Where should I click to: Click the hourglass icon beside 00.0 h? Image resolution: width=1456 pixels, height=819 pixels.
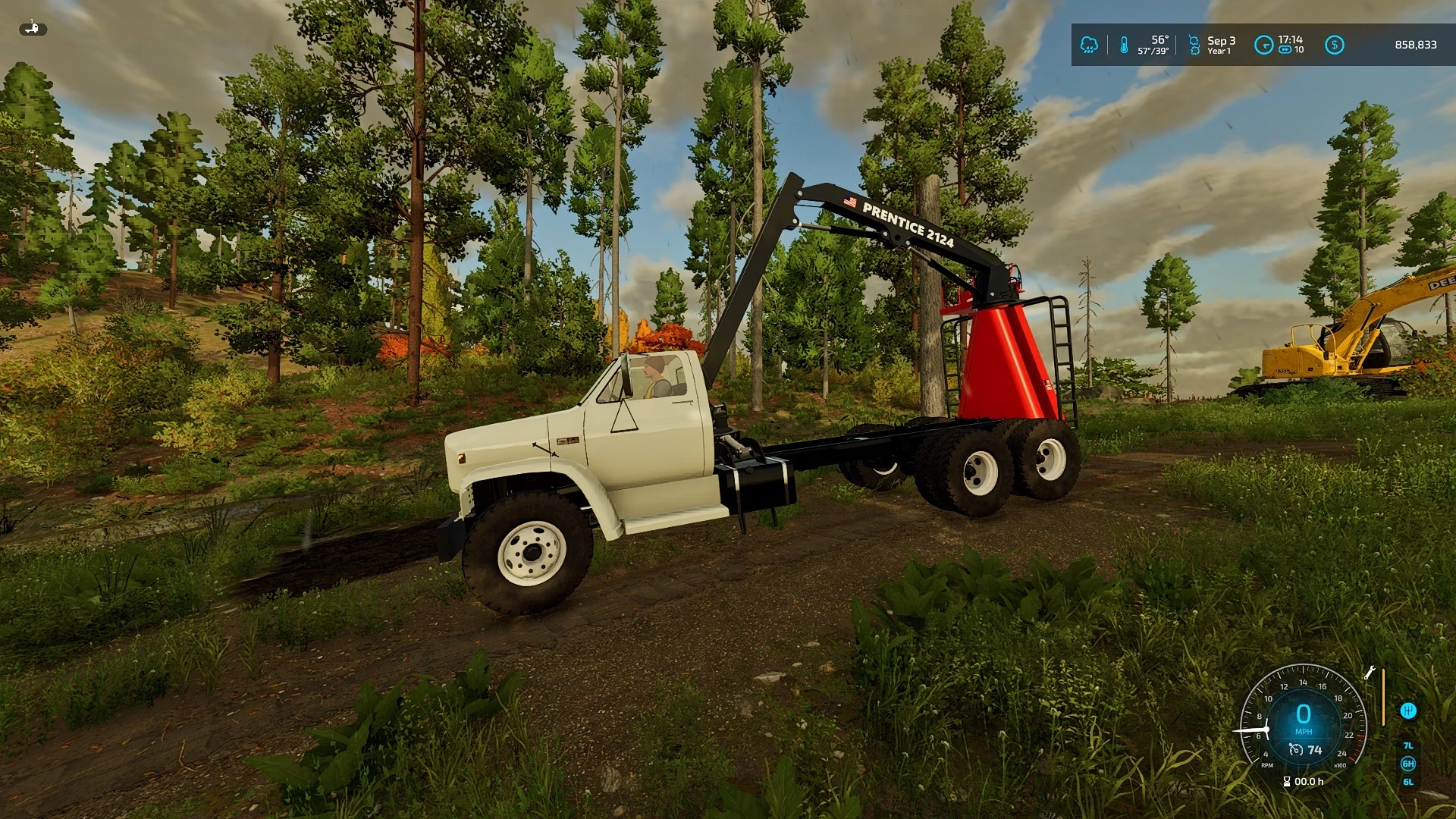1287,781
